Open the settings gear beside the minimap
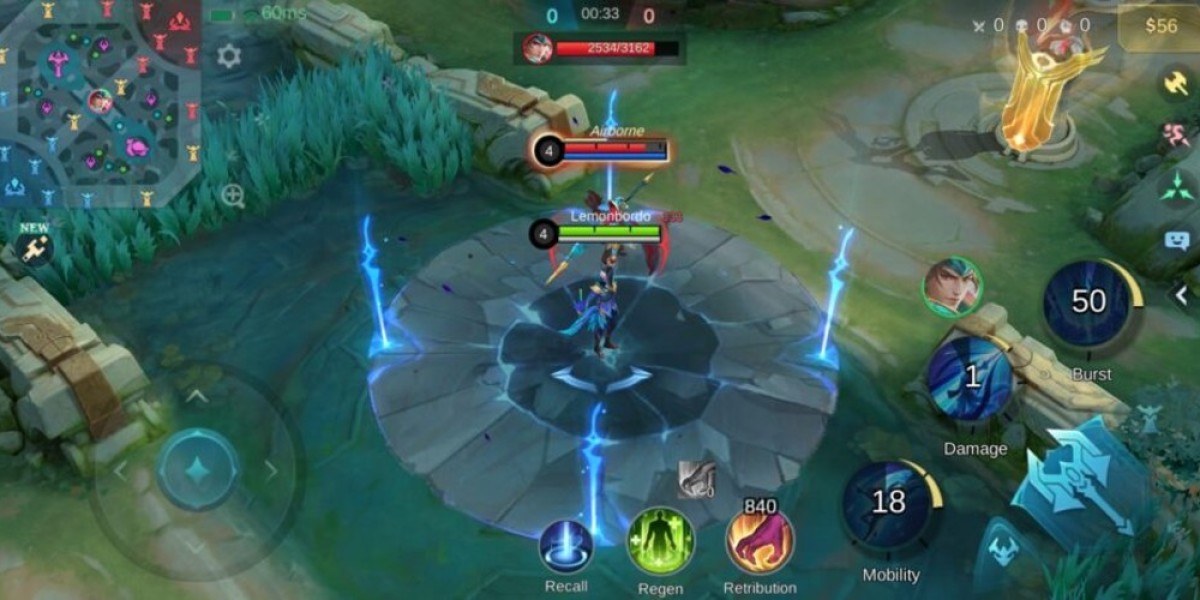The width and height of the screenshot is (1200, 600). 229,56
